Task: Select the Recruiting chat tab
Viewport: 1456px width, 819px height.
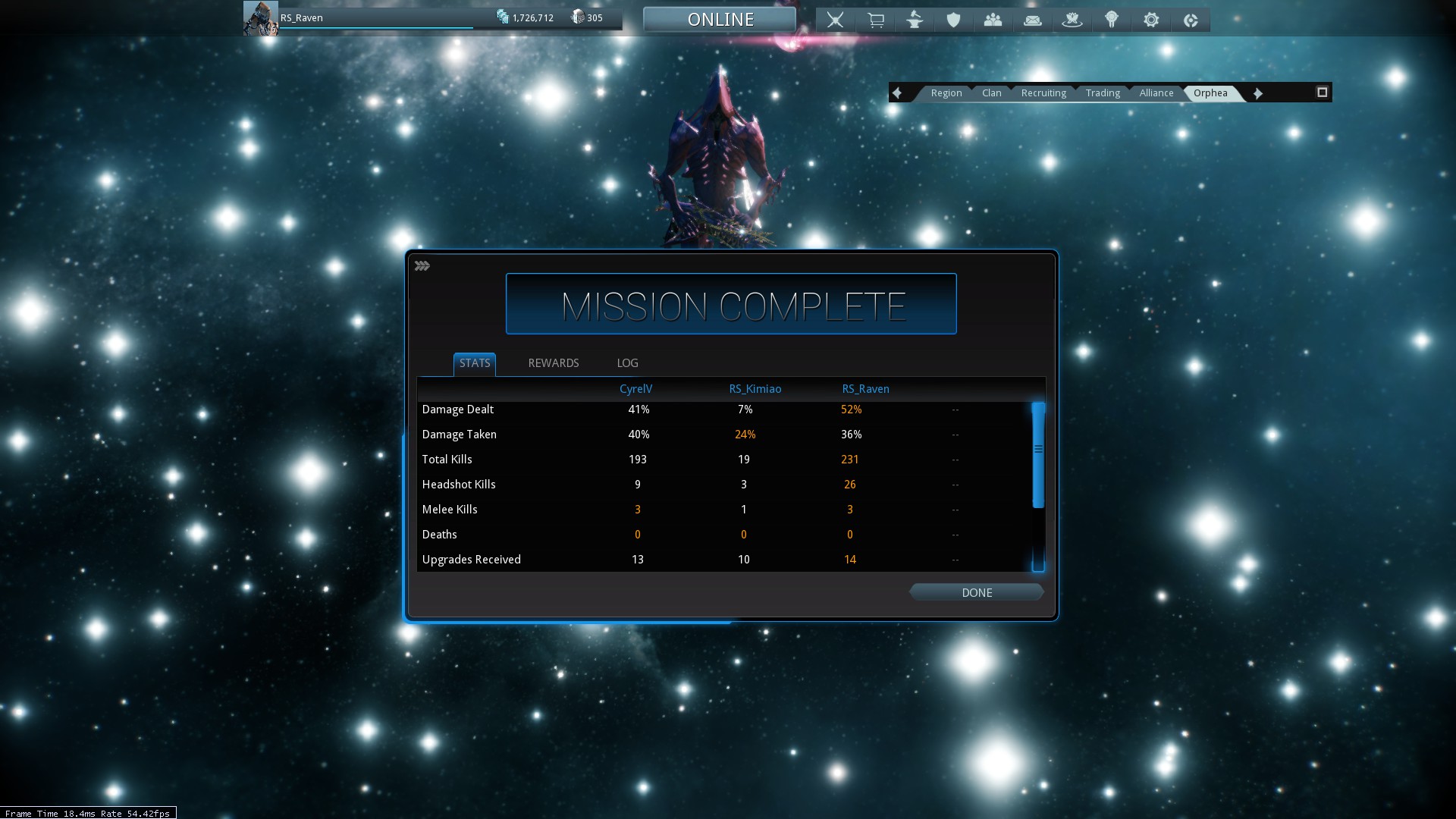Action: click(x=1043, y=93)
